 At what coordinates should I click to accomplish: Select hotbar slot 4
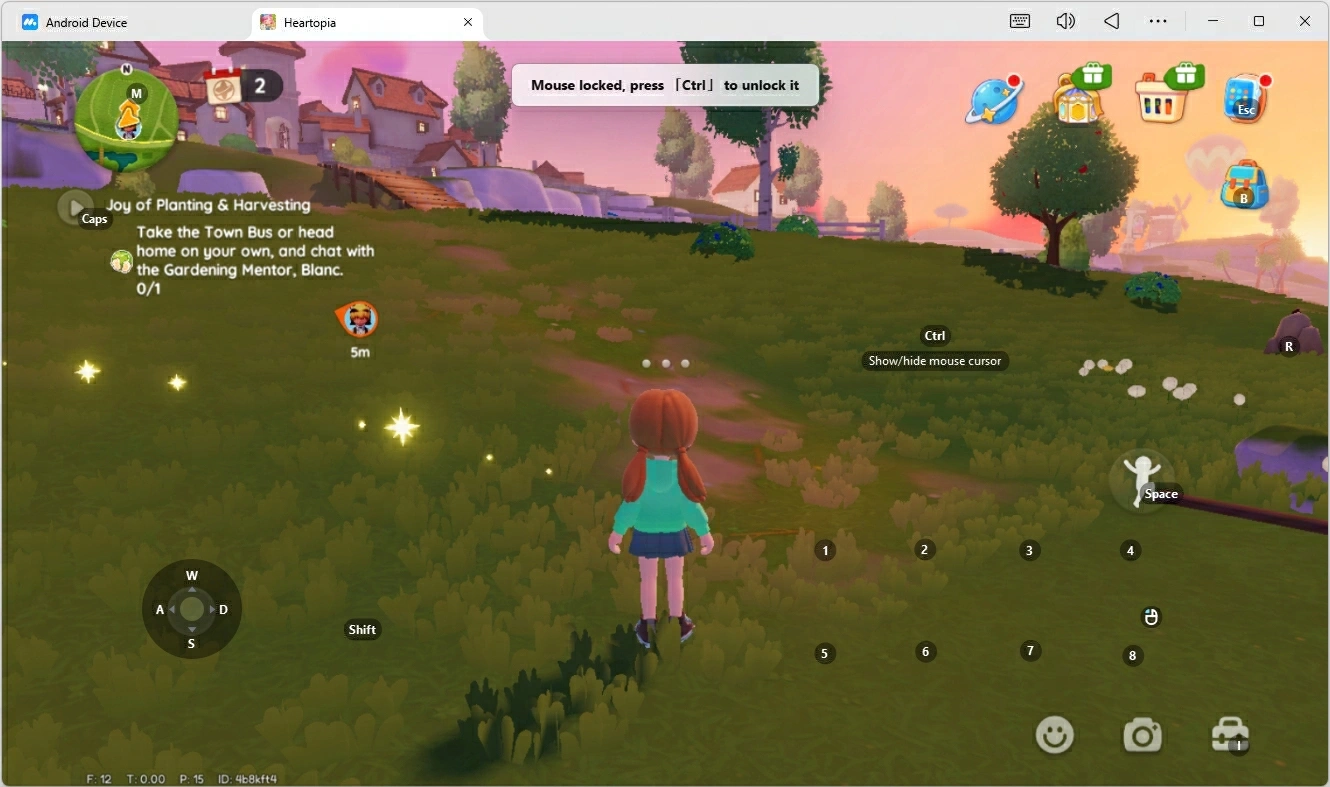pyautogui.click(x=1130, y=550)
